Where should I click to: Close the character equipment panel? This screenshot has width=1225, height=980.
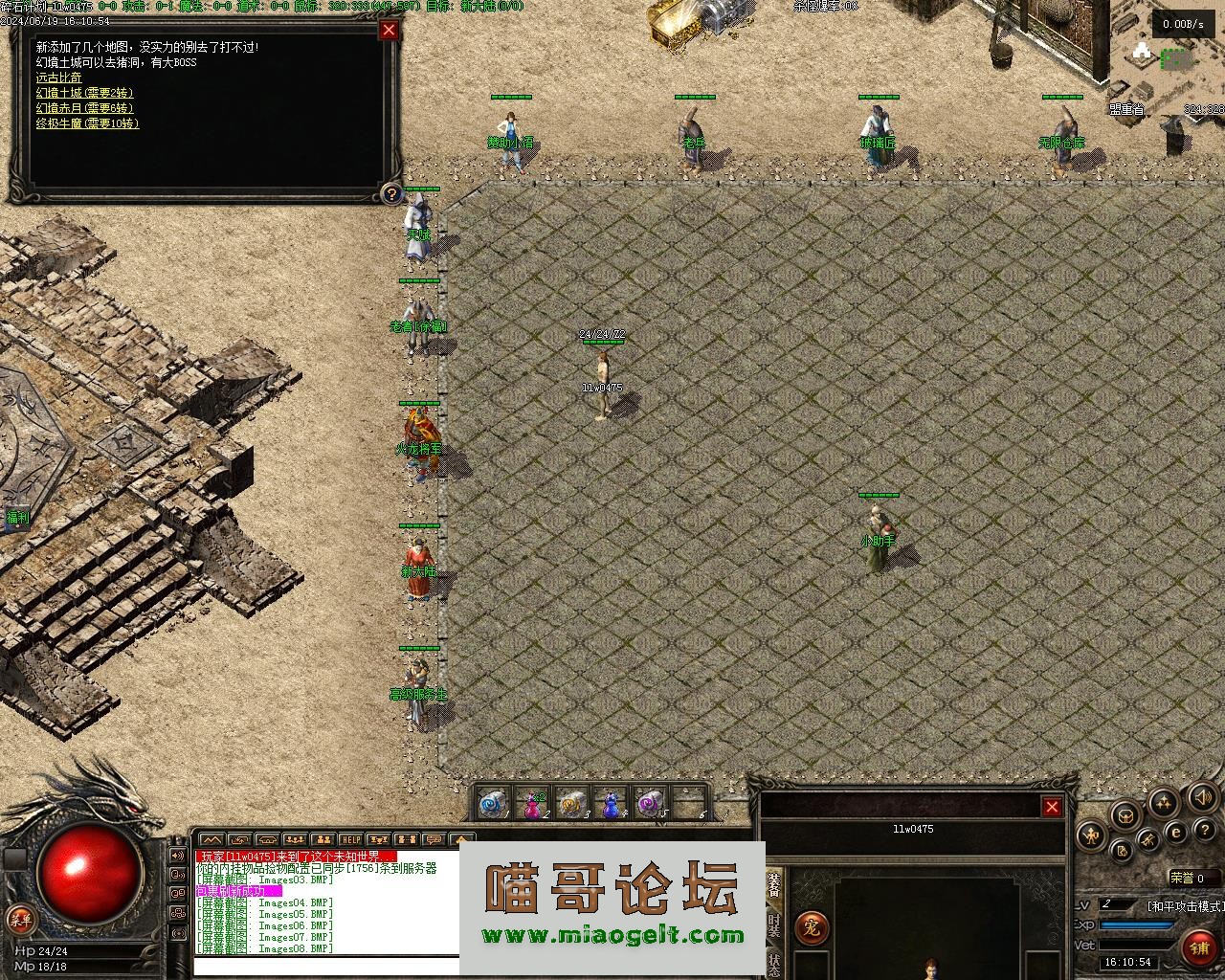coord(1052,807)
